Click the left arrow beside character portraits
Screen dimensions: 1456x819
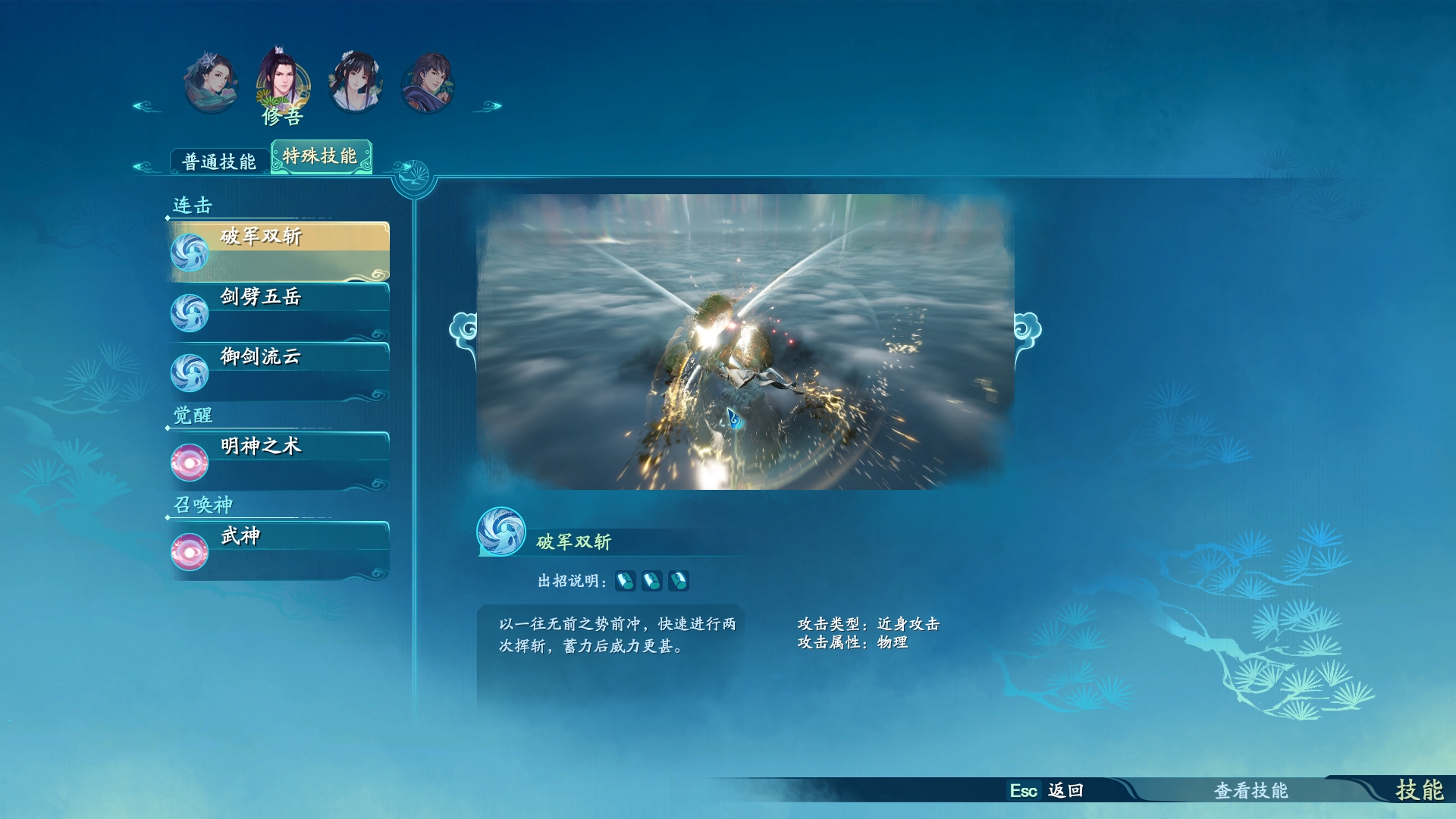(146, 106)
